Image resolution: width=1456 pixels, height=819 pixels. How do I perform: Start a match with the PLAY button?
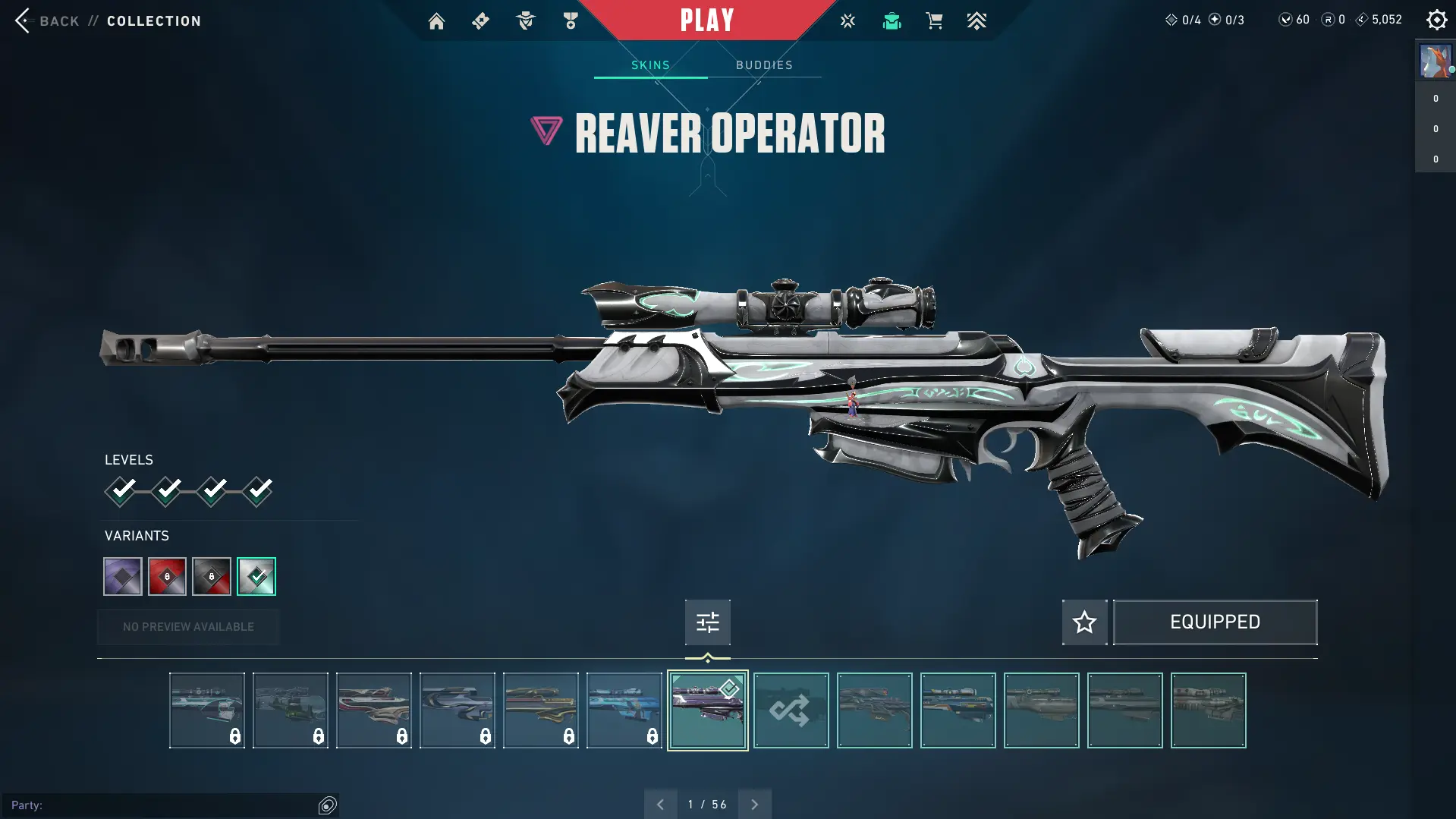706,20
